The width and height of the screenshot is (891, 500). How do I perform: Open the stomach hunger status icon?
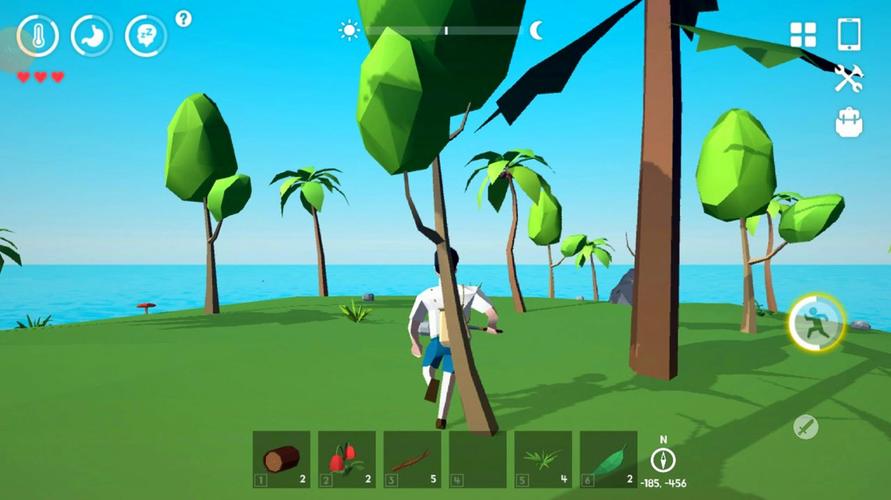coord(92,36)
